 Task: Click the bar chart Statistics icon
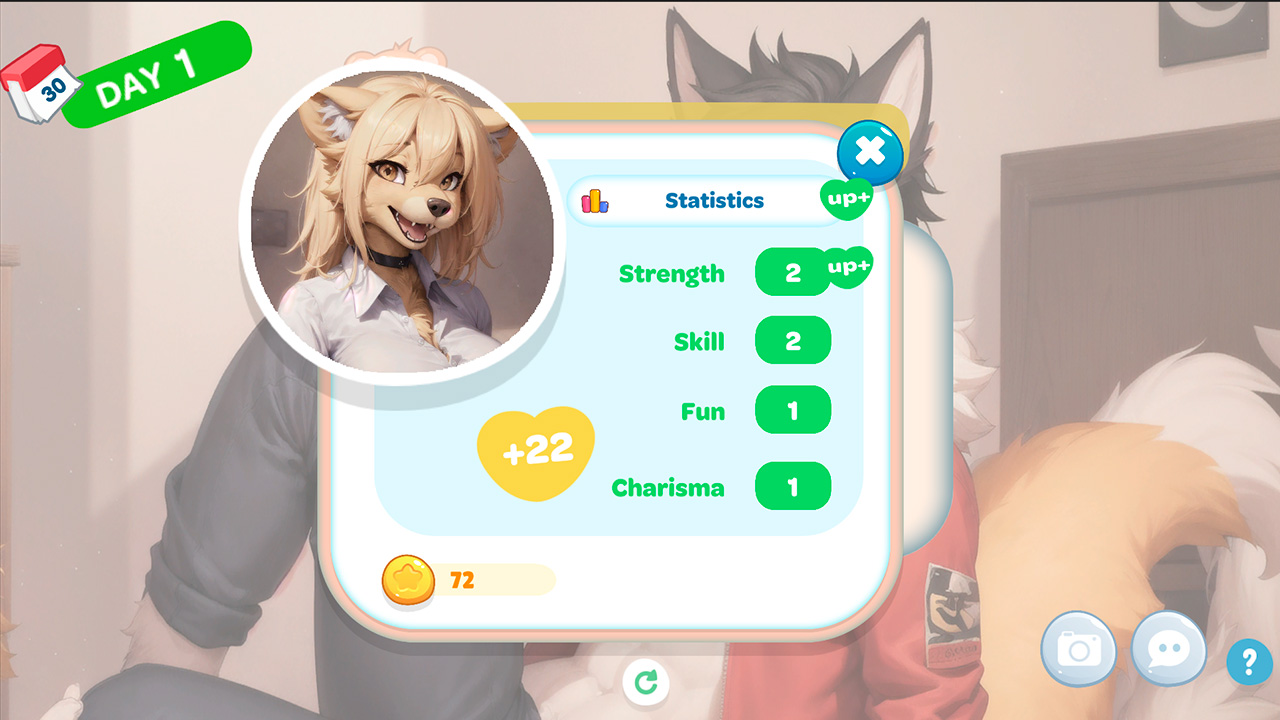click(596, 200)
